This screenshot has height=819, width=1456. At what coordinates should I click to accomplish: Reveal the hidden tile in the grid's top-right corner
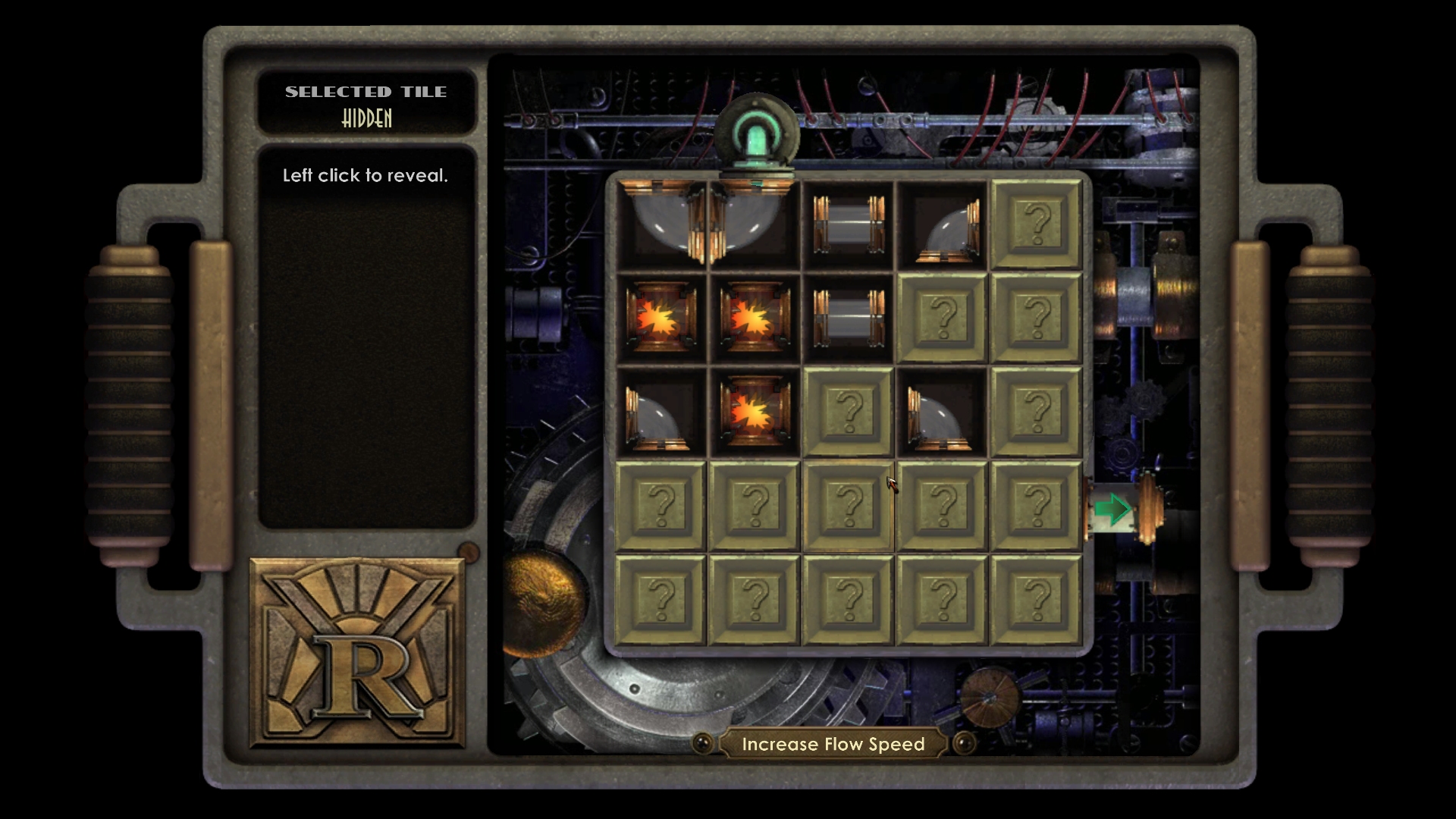click(x=1036, y=224)
